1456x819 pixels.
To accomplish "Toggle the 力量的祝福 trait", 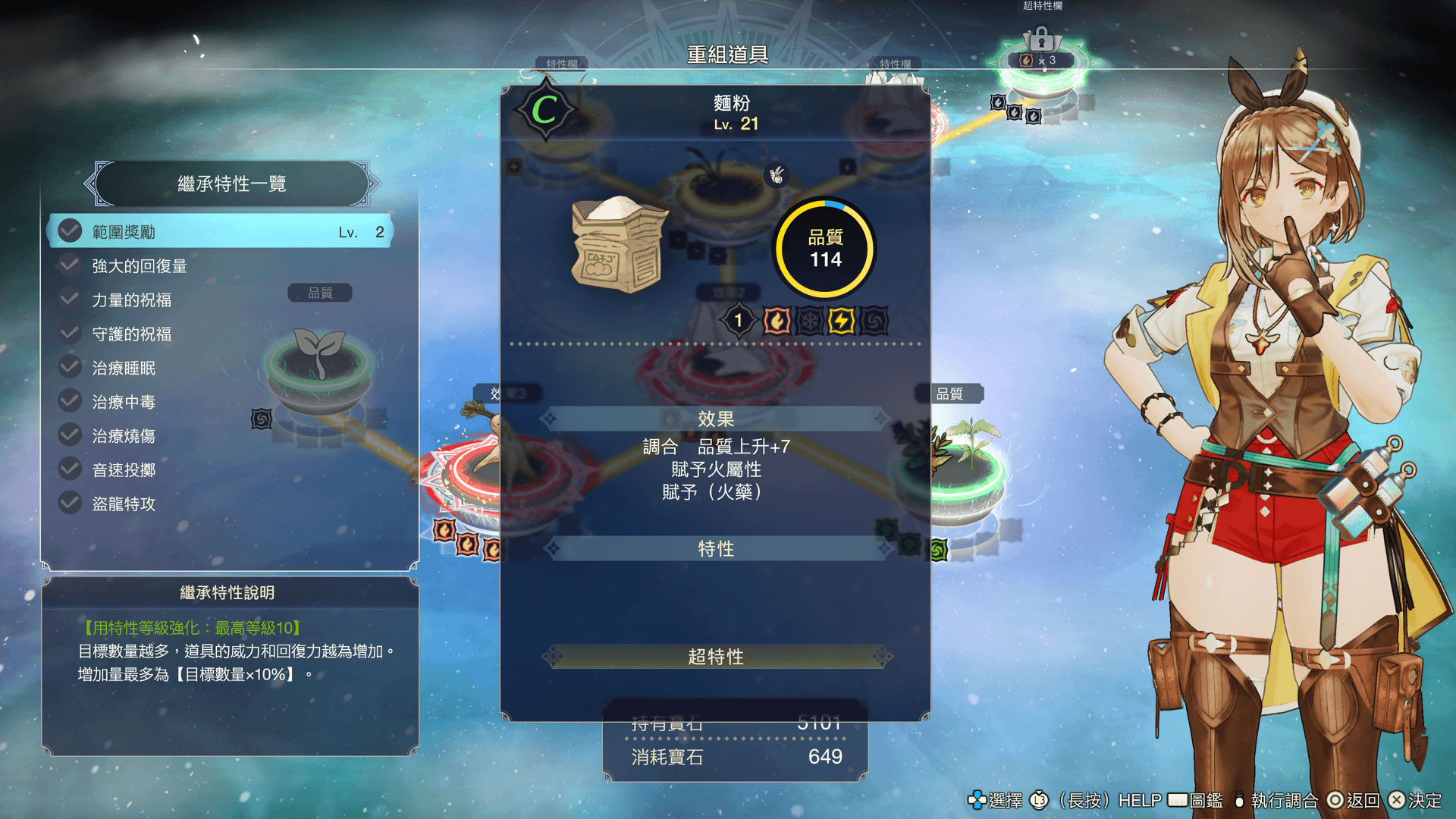I will point(220,300).
